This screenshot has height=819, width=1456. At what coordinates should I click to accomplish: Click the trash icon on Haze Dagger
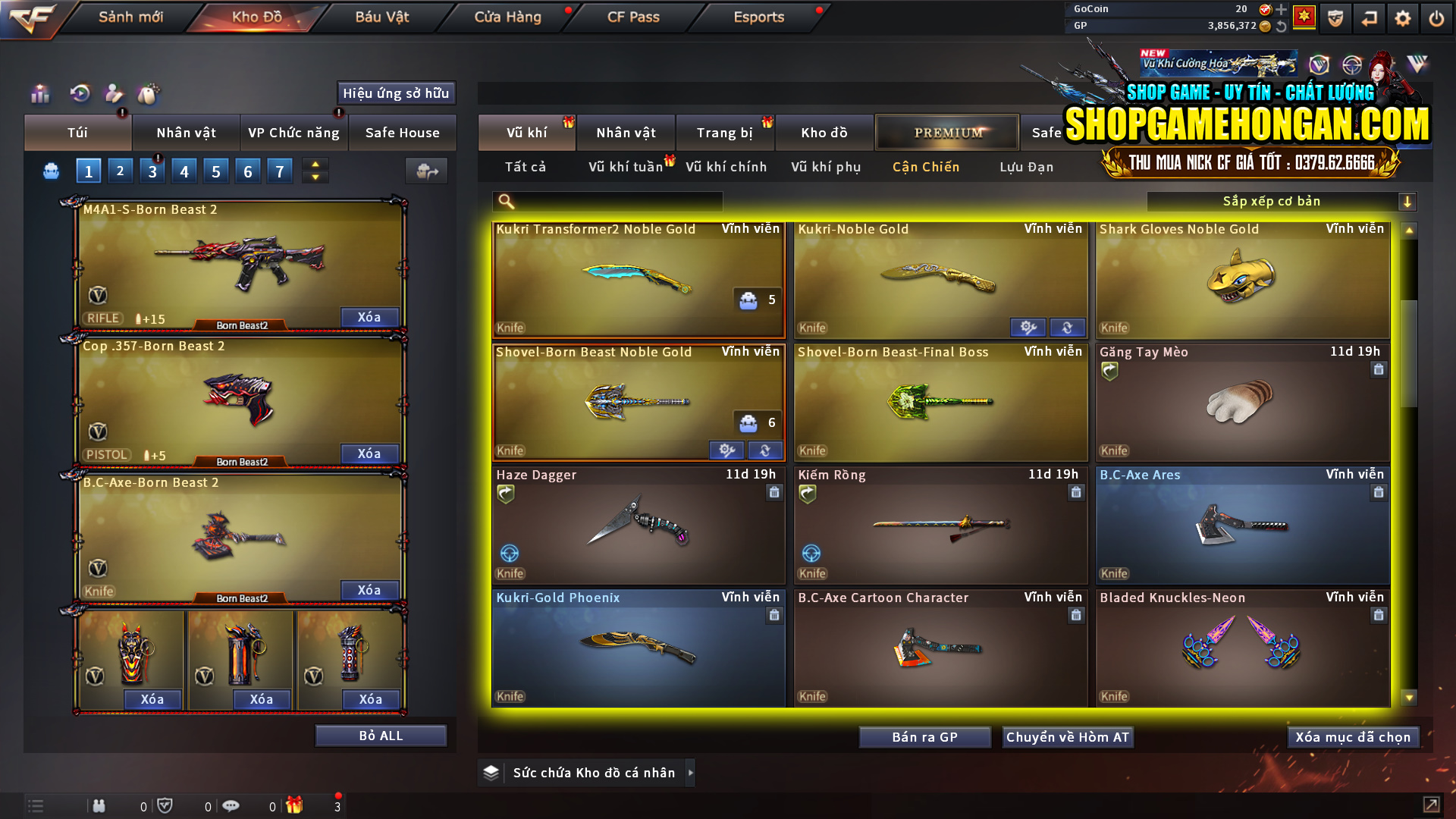click(x=774, y=493)
